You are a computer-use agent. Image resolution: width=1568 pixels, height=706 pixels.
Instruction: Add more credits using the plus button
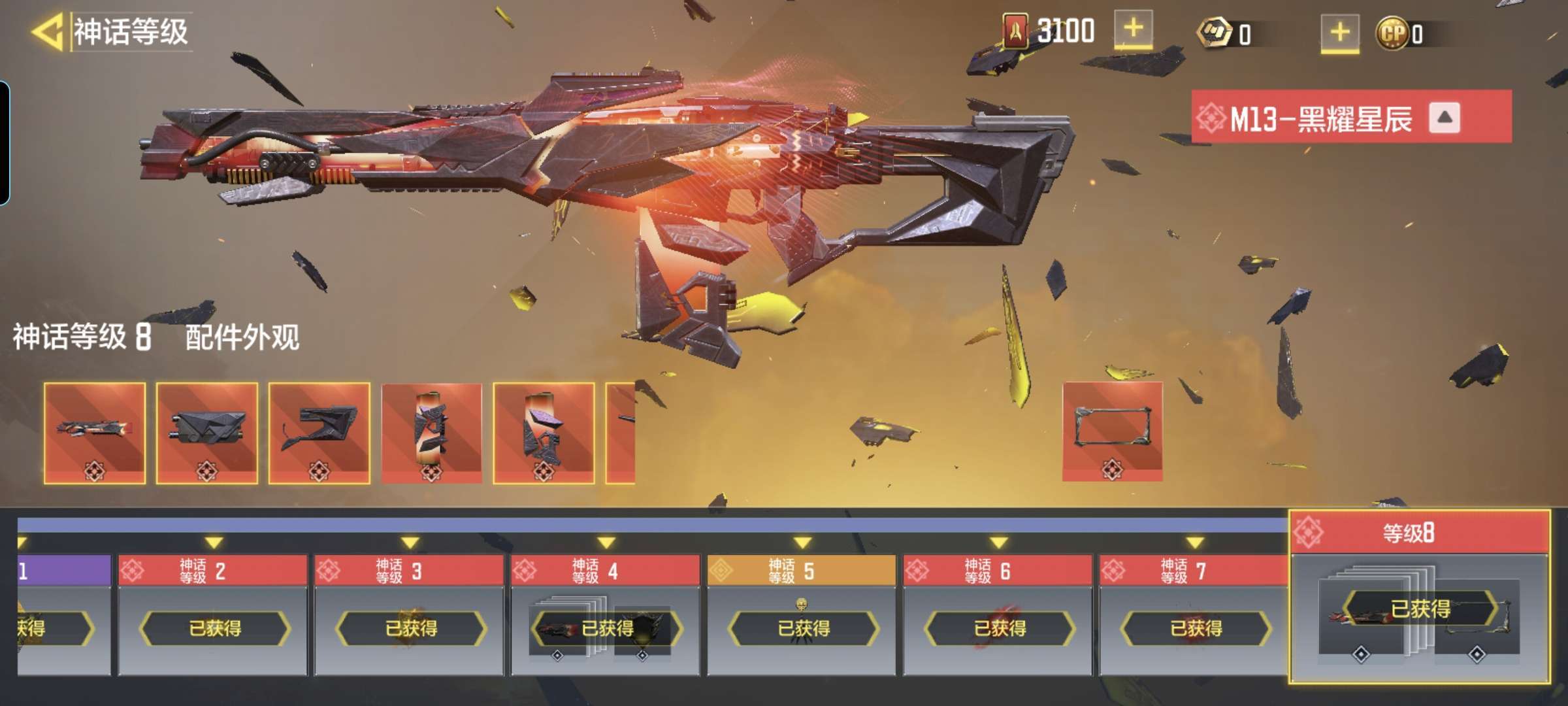1339,33
